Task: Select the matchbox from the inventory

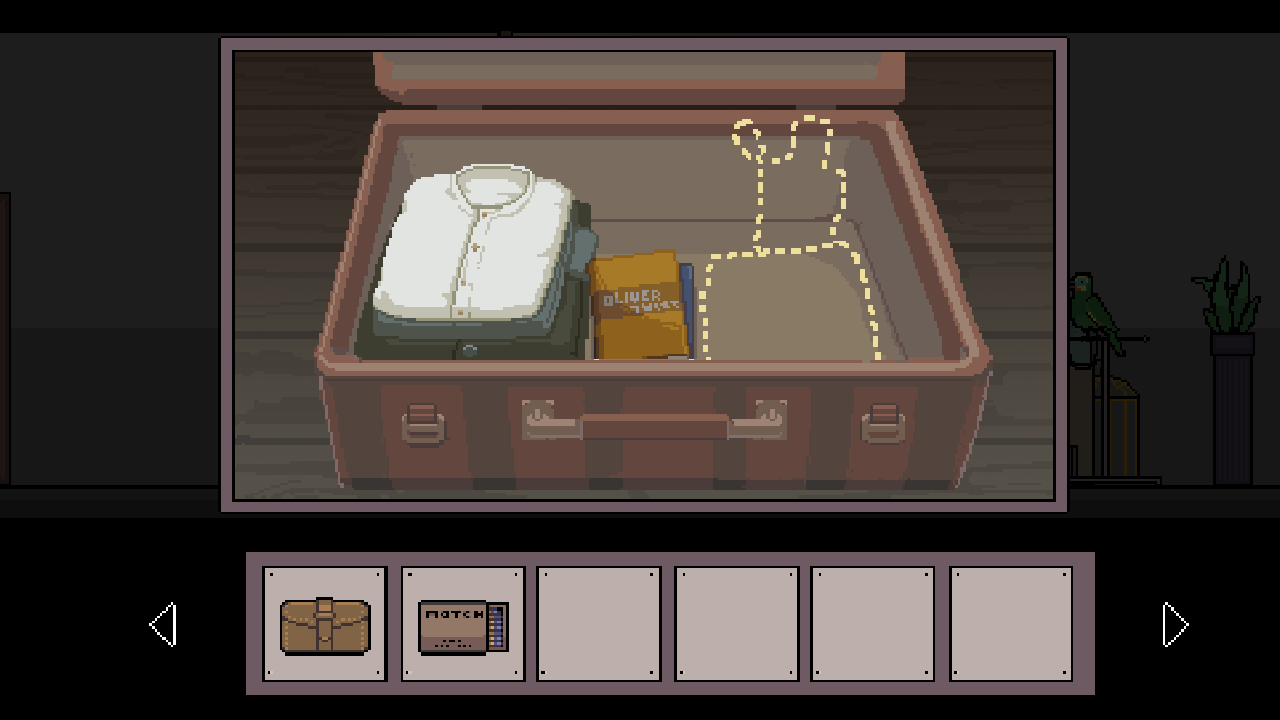Action: 461,624
